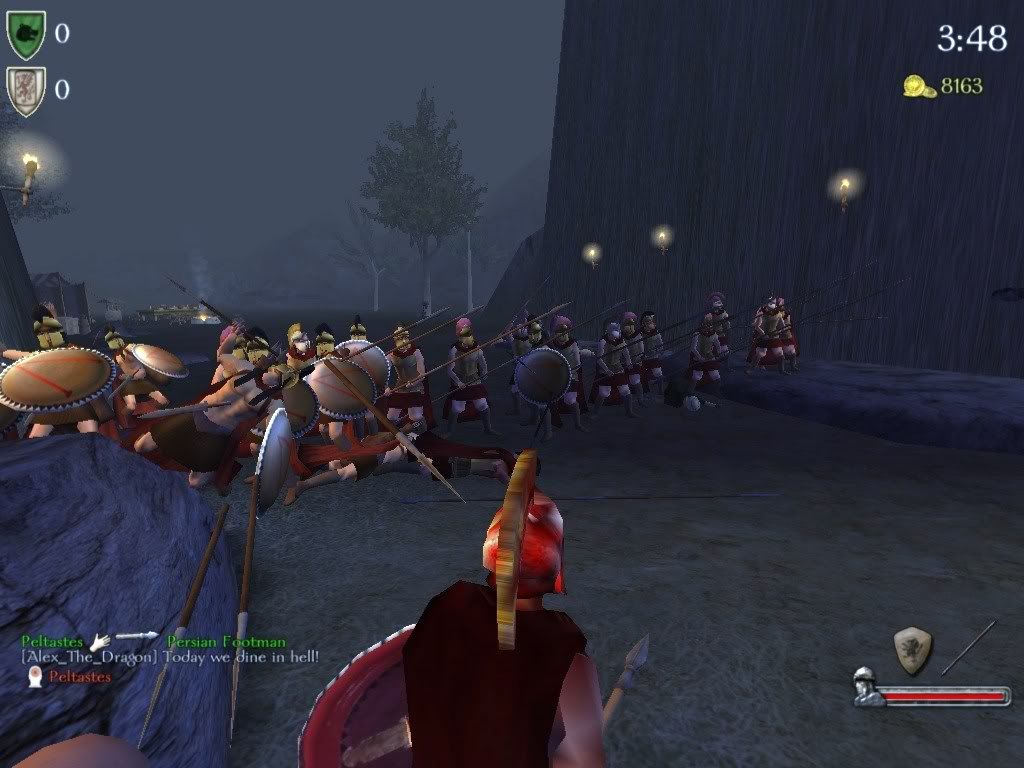Open Alex_The_Dragon's chat message
Screen dimensions: 1024x768
(170, 657)
